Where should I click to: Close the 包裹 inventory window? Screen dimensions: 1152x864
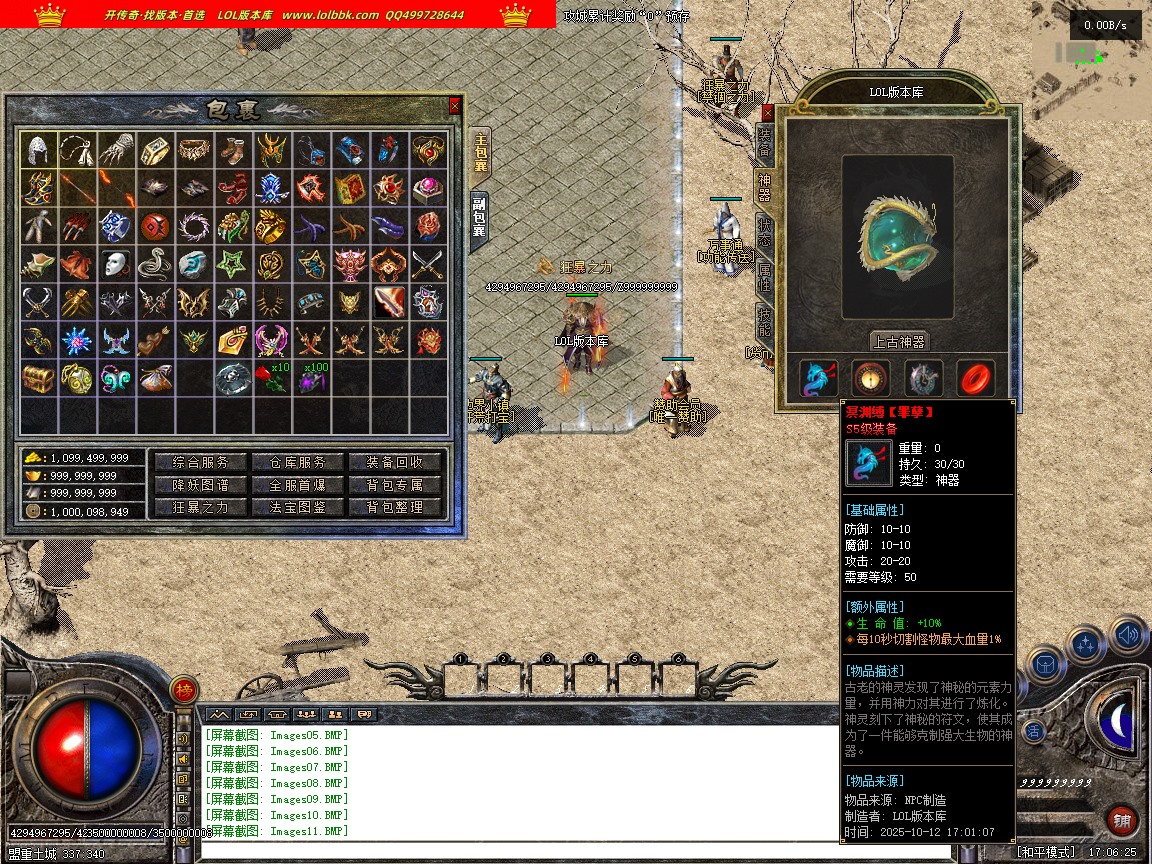[455, 105]
